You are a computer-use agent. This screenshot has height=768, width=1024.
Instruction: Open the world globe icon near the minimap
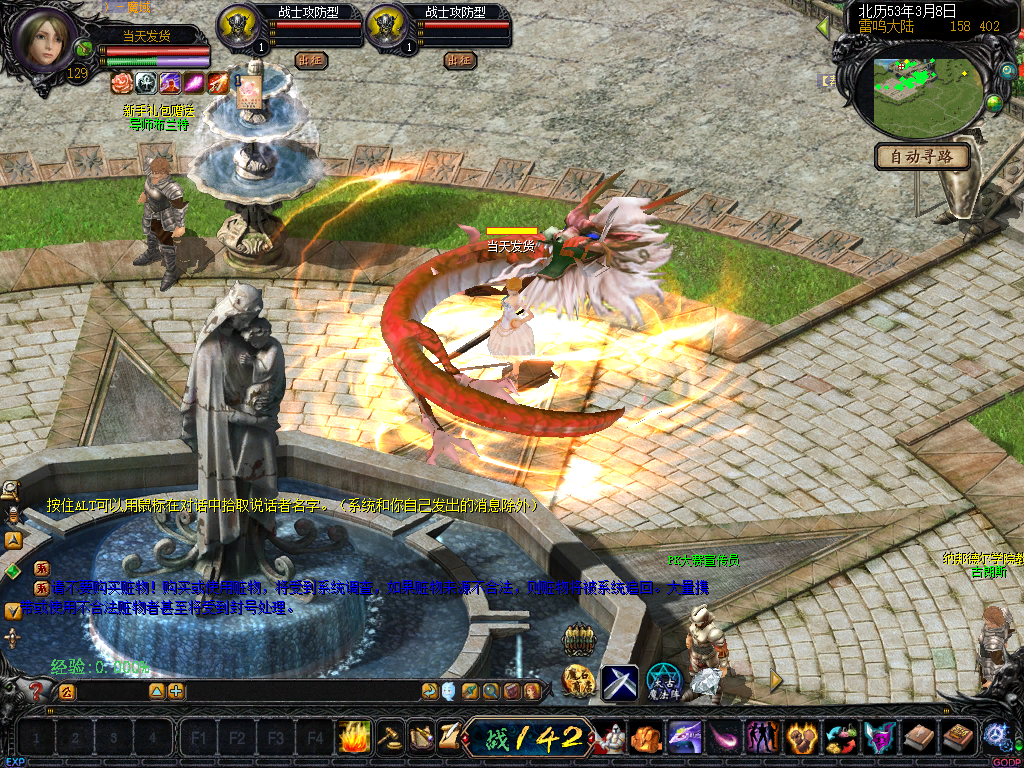[994, 102]
